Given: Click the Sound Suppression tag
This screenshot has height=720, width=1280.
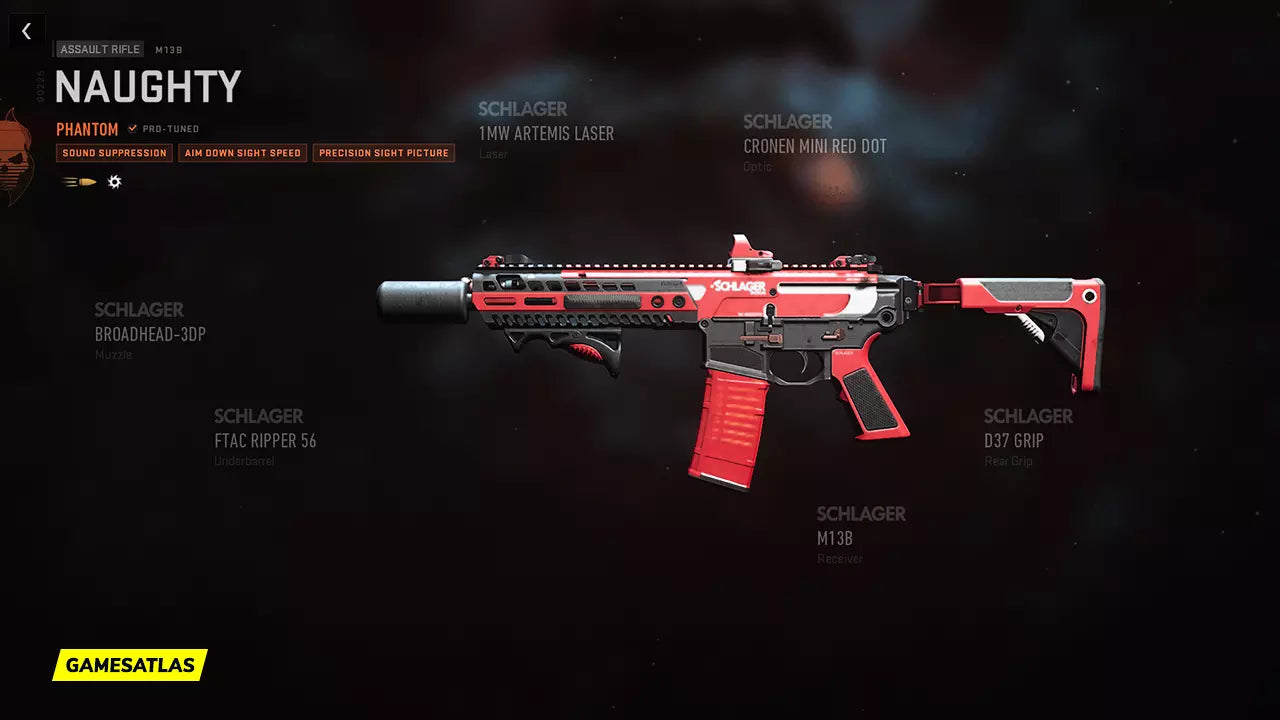Looking at the screenshot, I should [x=114, y=153].
